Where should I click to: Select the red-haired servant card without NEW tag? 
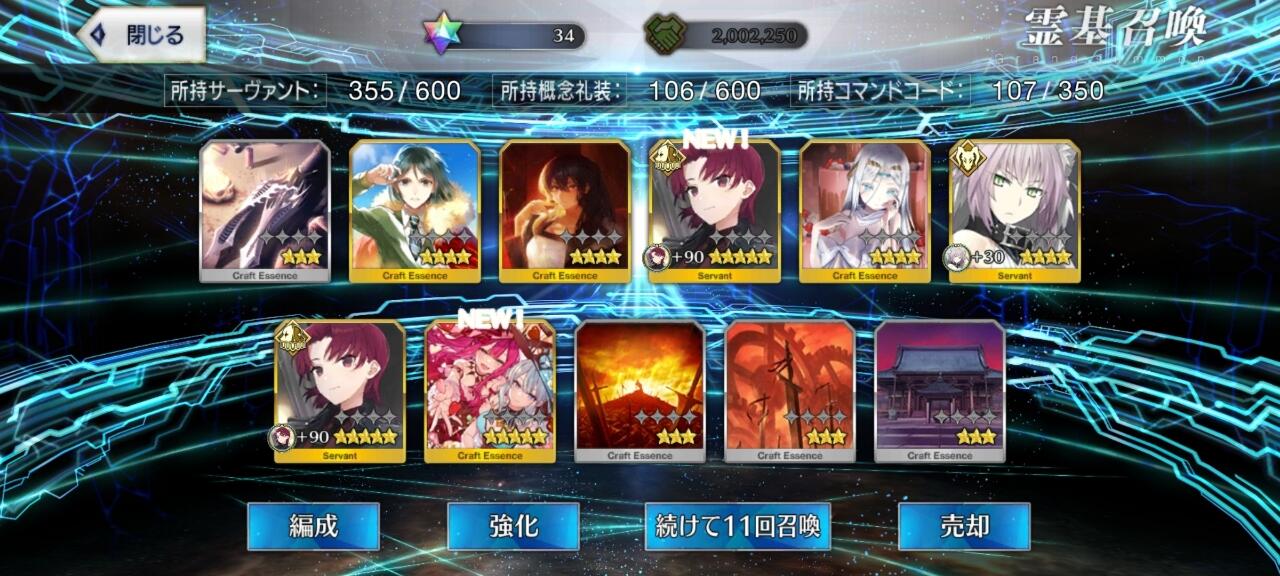coord(340,391)
